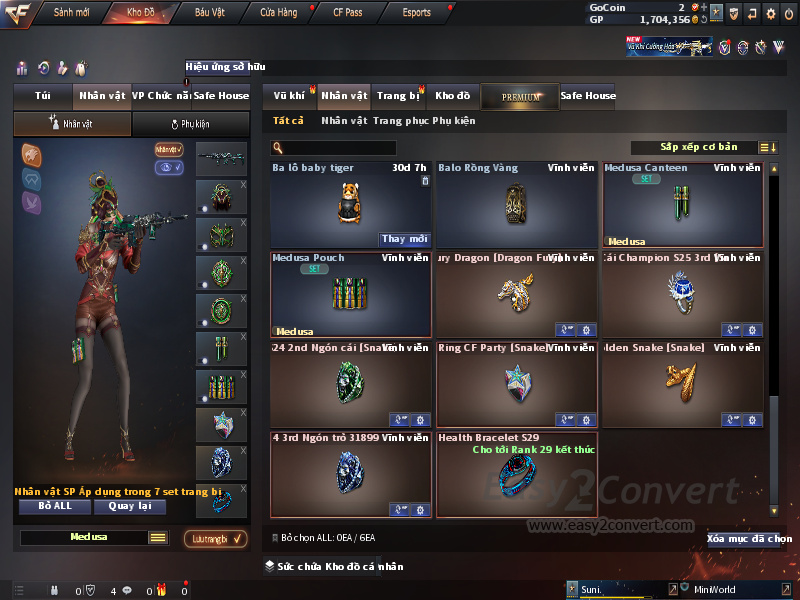Click the Quay lại button

point(129,506)
